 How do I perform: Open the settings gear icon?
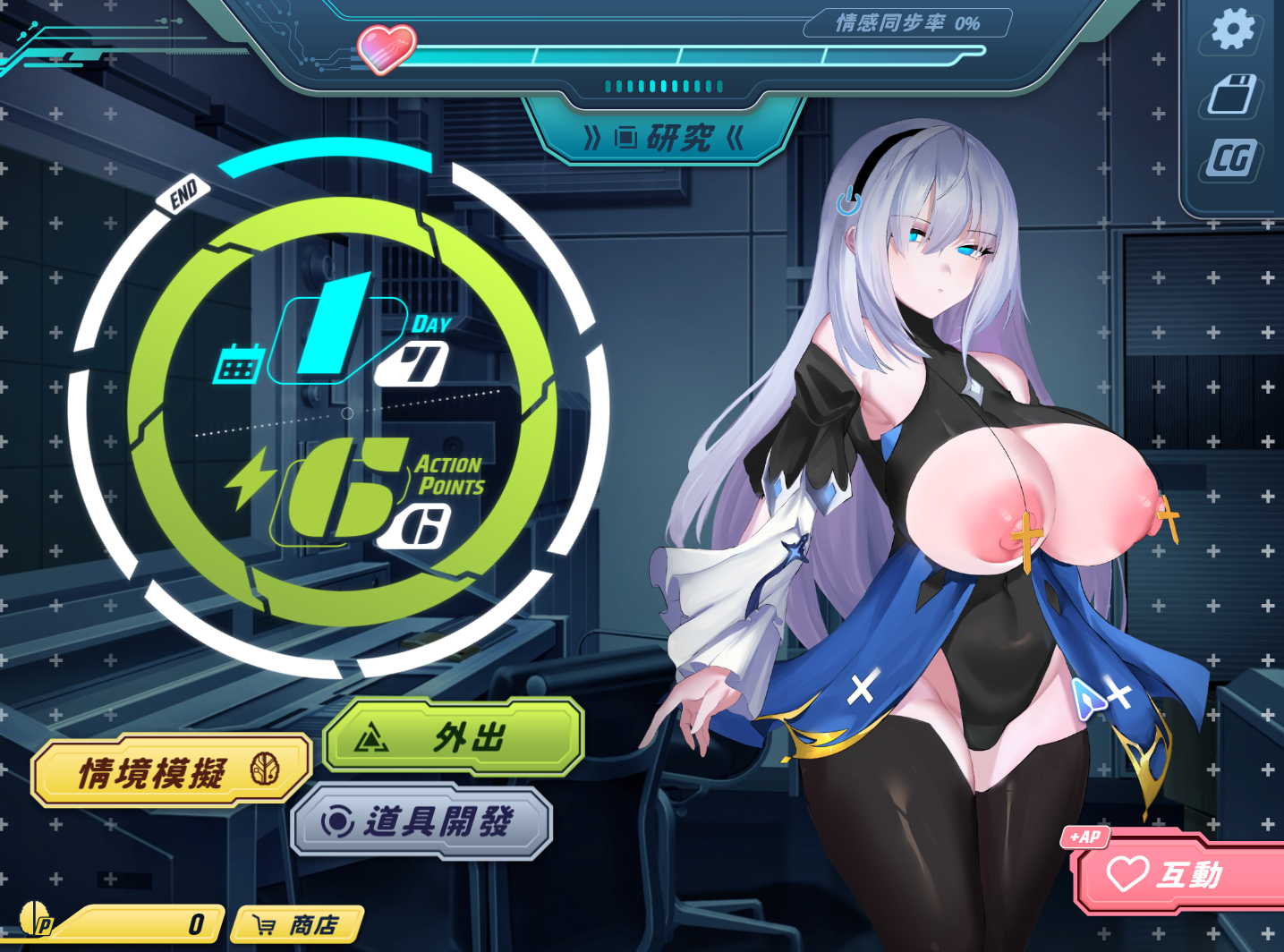[x=1233, y=30]
